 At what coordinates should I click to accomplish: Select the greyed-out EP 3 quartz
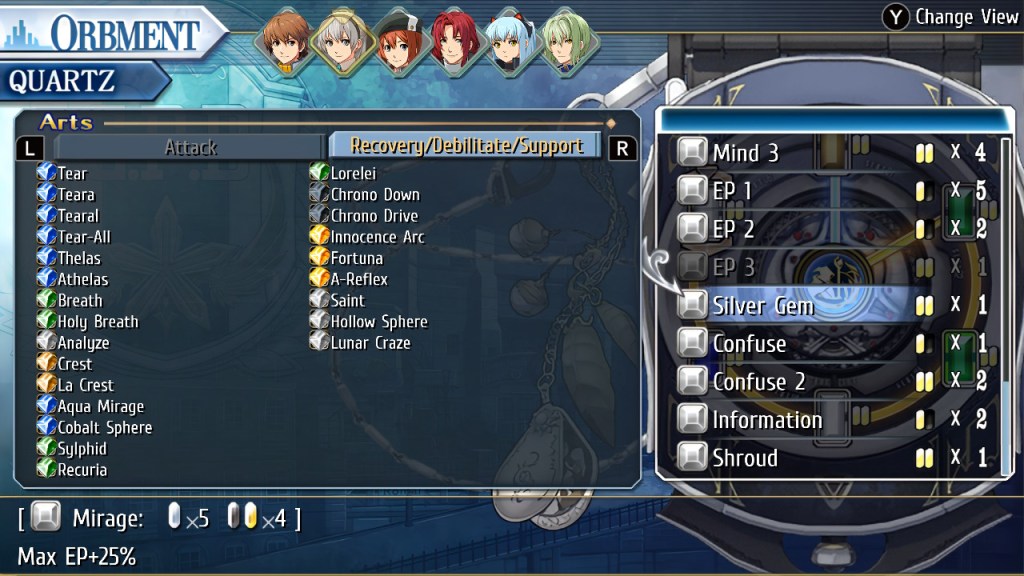tap(733, 267)
